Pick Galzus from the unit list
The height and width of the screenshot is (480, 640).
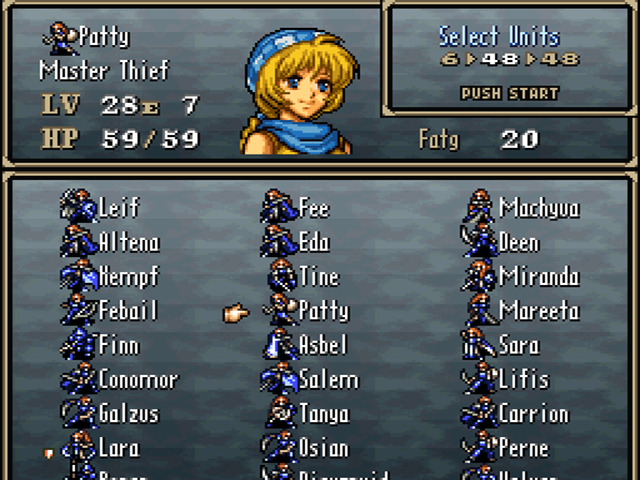pos(128,414)
